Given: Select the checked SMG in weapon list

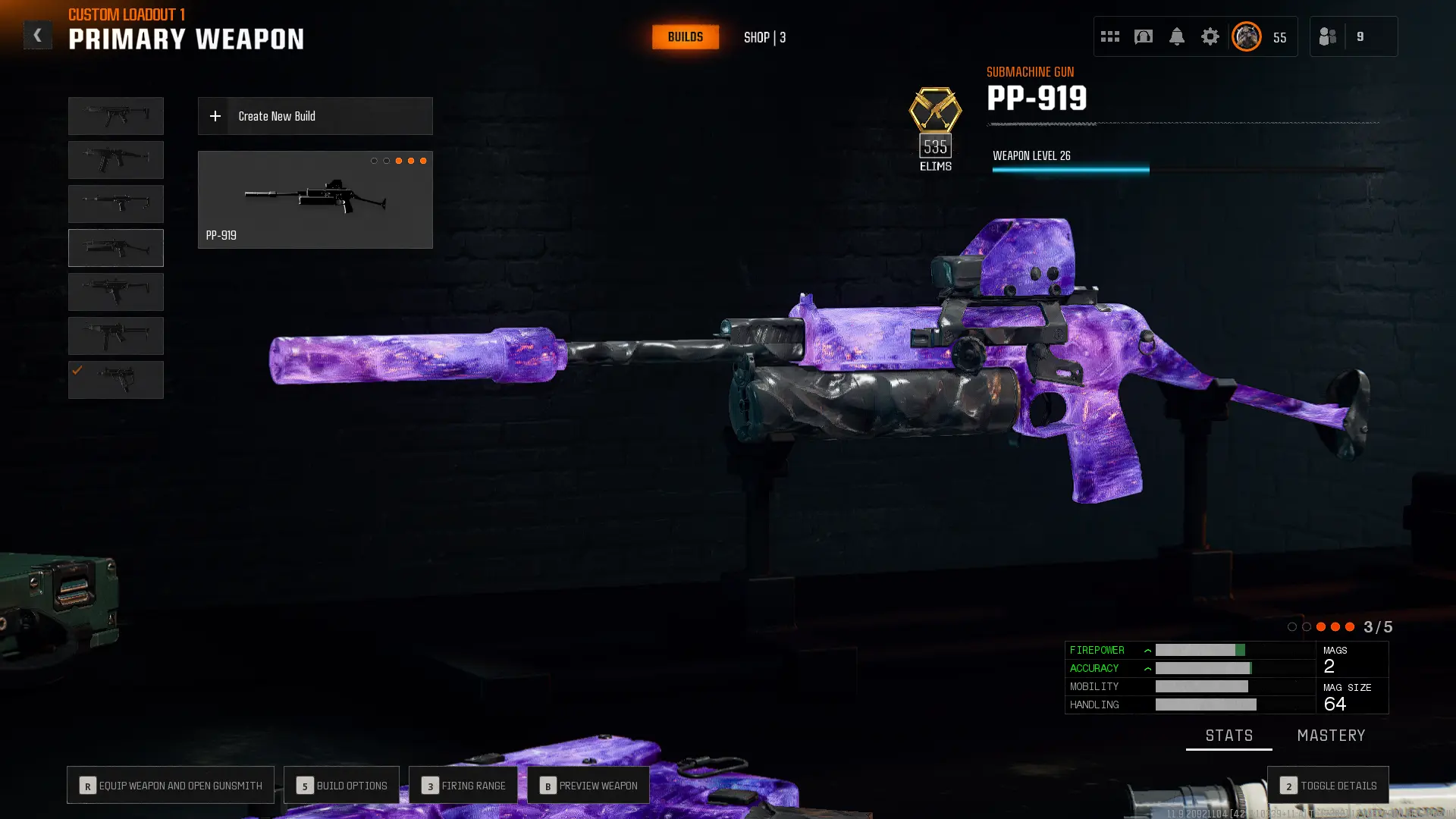Looking at the screenshot, I should pyautogui.click(x=115, y=379).
